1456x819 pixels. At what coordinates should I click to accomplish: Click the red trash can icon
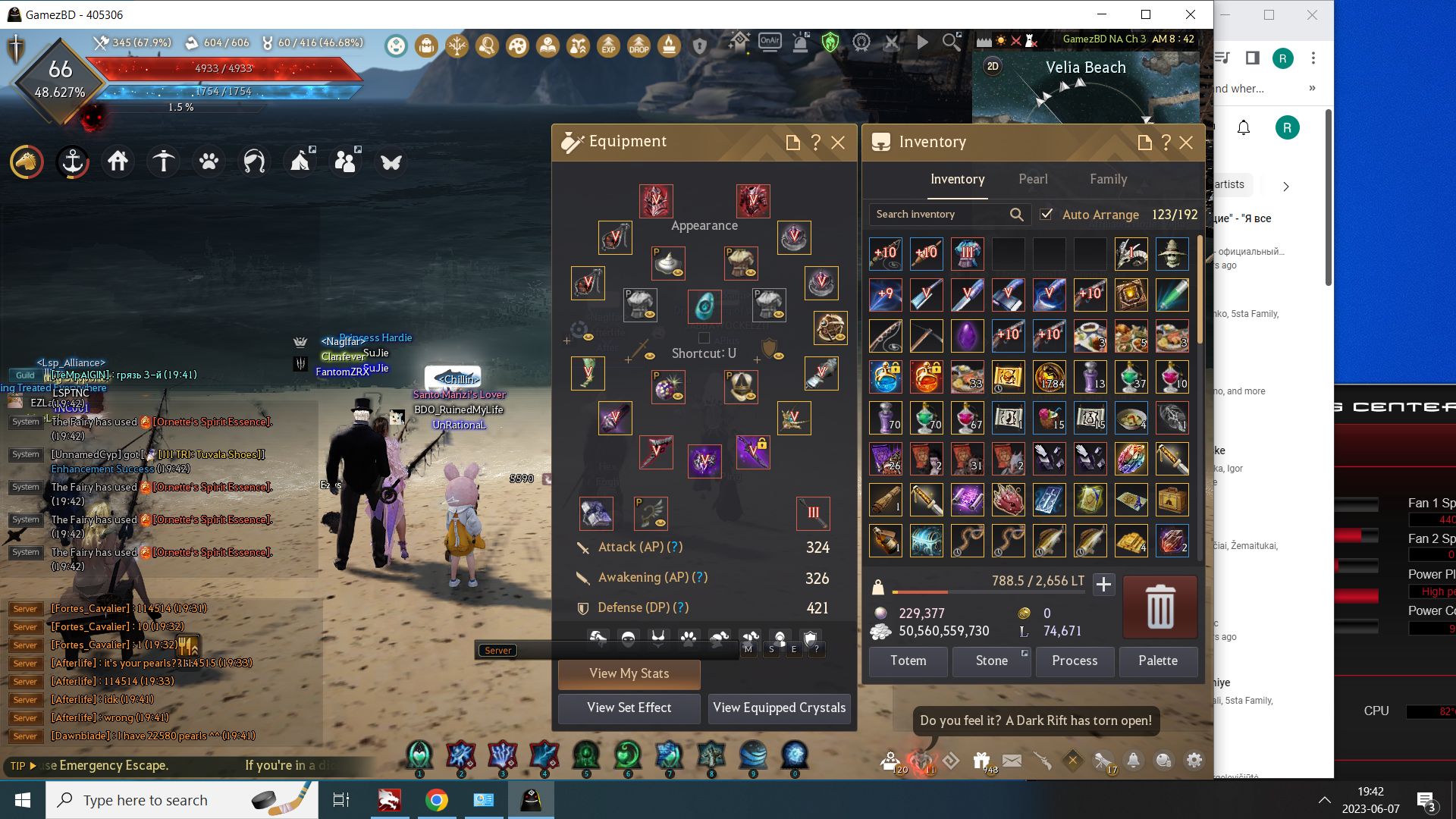[x=1159, y=607]
